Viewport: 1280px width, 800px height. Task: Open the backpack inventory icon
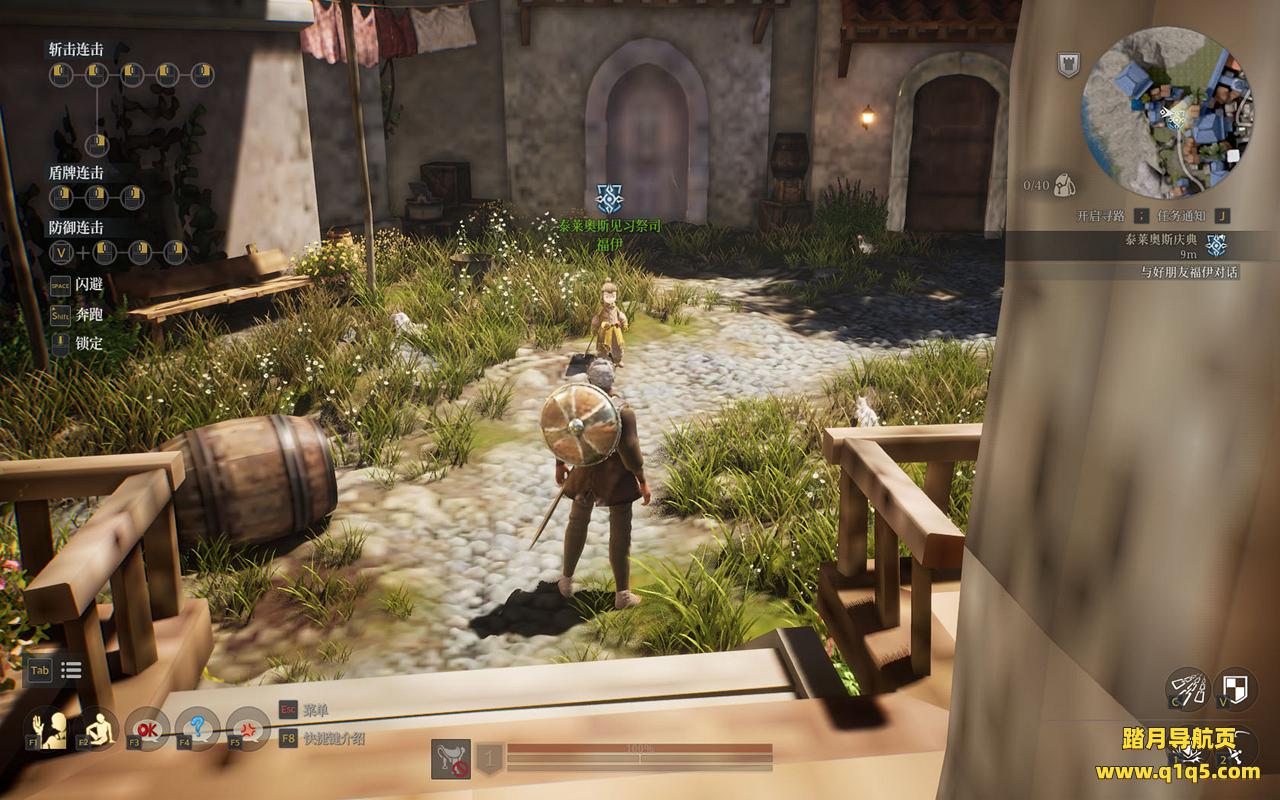1063,184
